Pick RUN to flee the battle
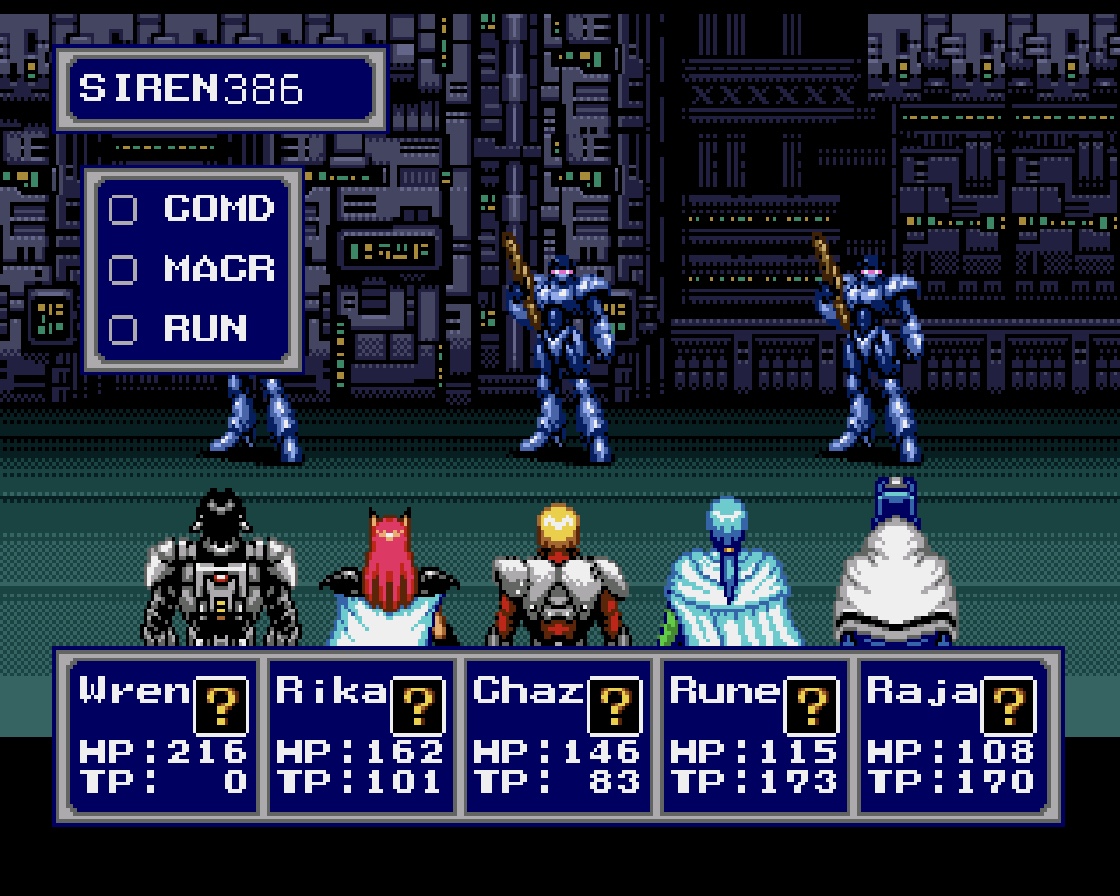Image resolution: width=1120 pixels, height=896 pixels. [x=205, y=329]
